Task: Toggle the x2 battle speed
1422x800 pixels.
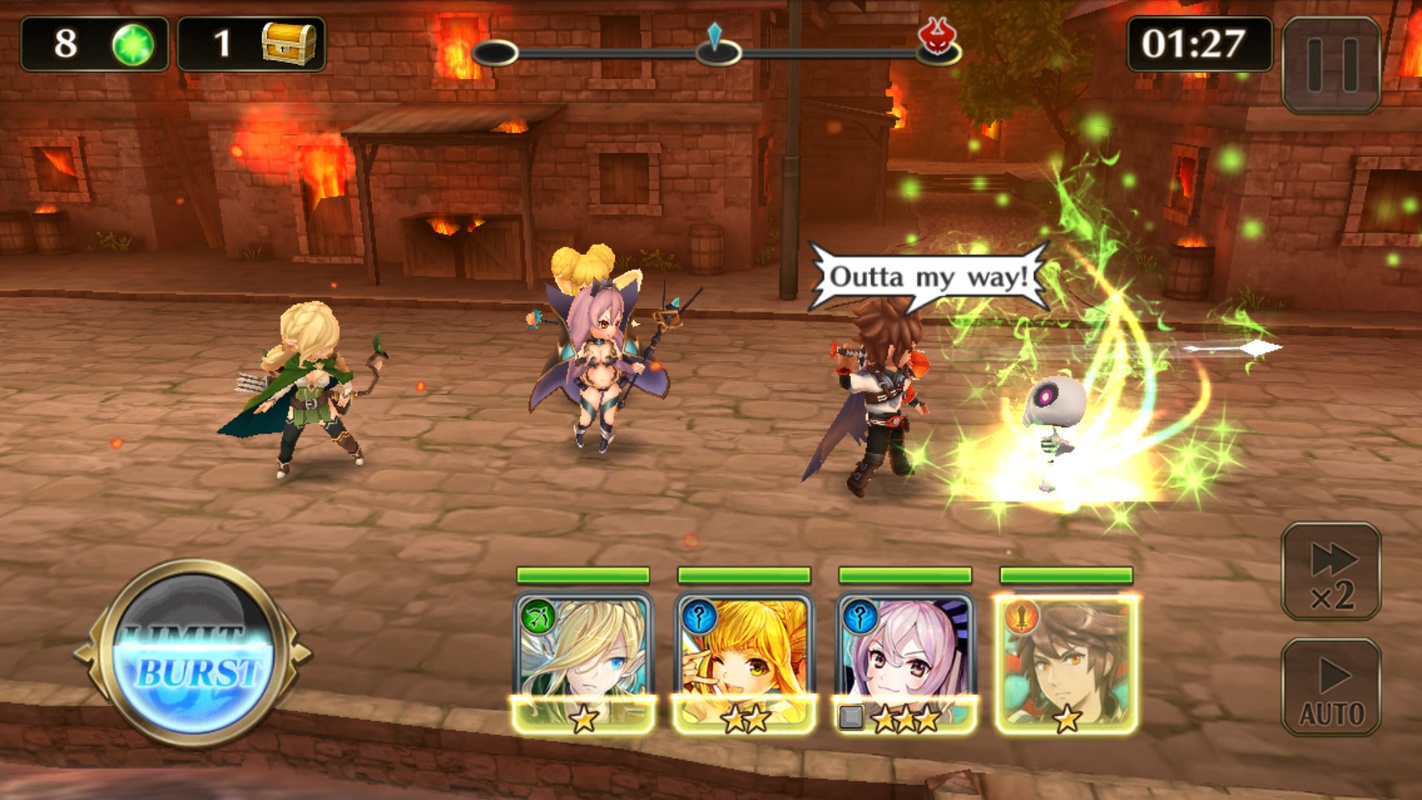Action: coord(1331,571)
